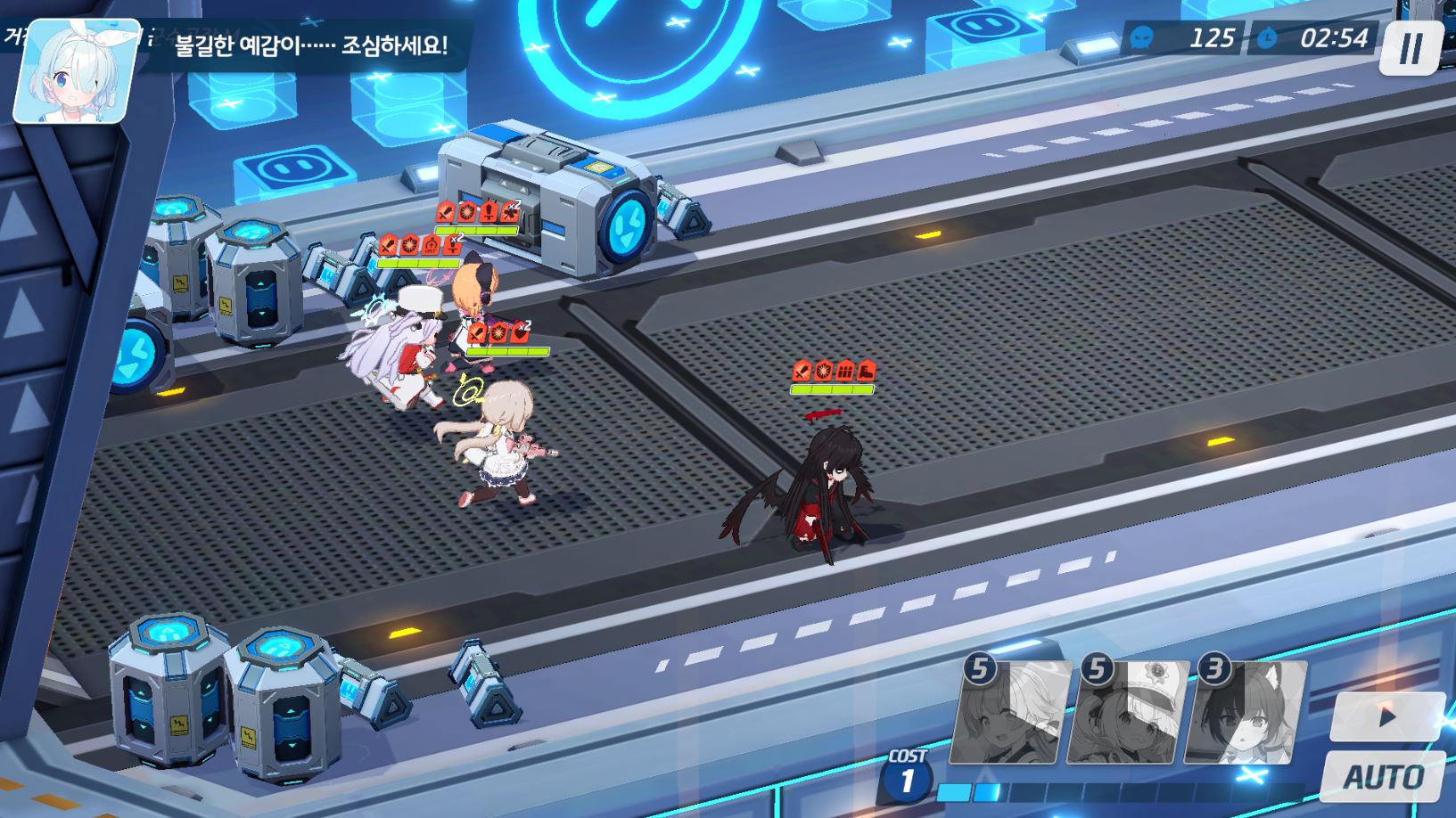Select the cost 5 white-cap student skill card
Screen dimensions: 1456x818
(1131, 712)
